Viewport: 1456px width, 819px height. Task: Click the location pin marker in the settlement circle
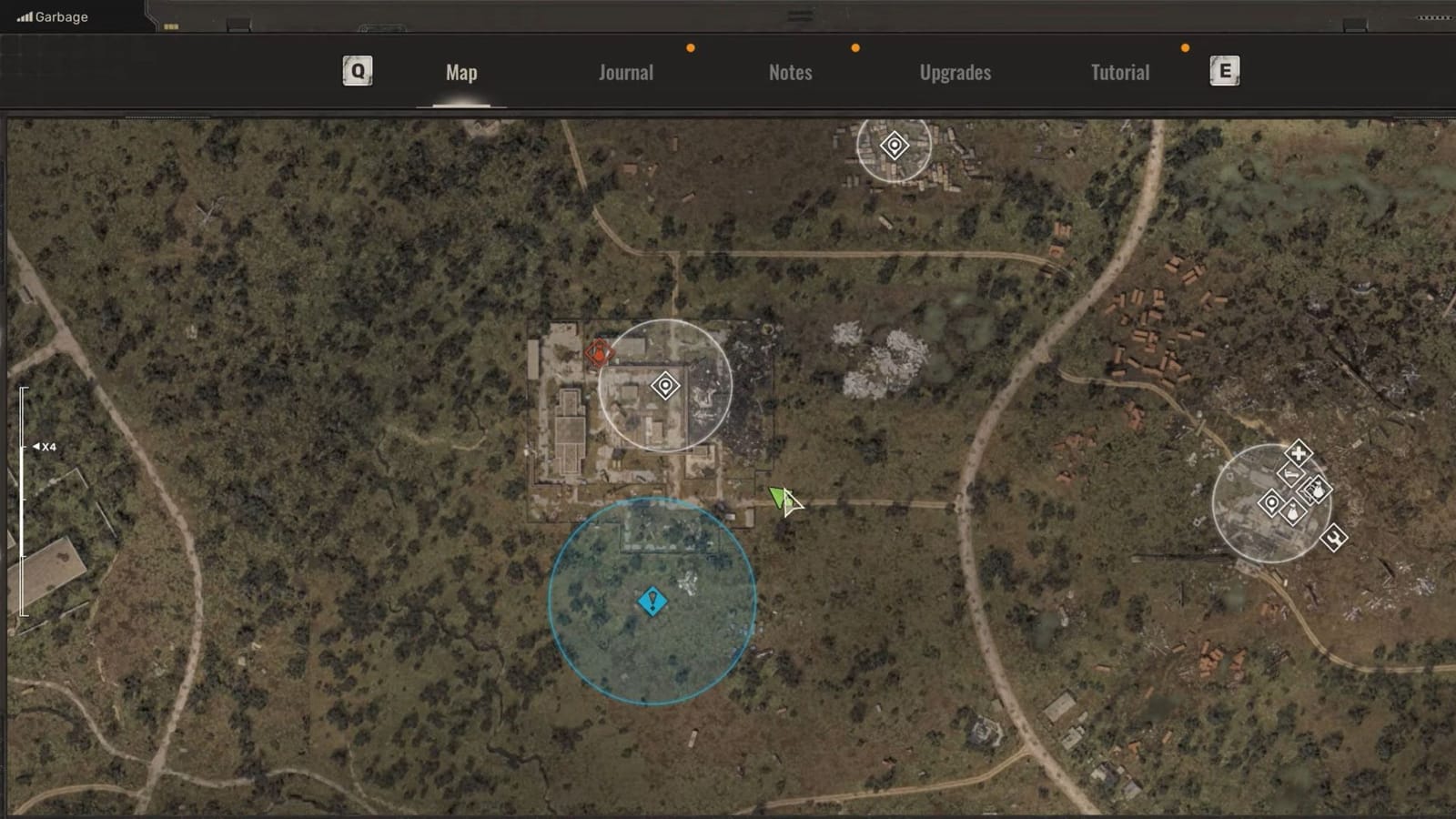click(1271, 502)
